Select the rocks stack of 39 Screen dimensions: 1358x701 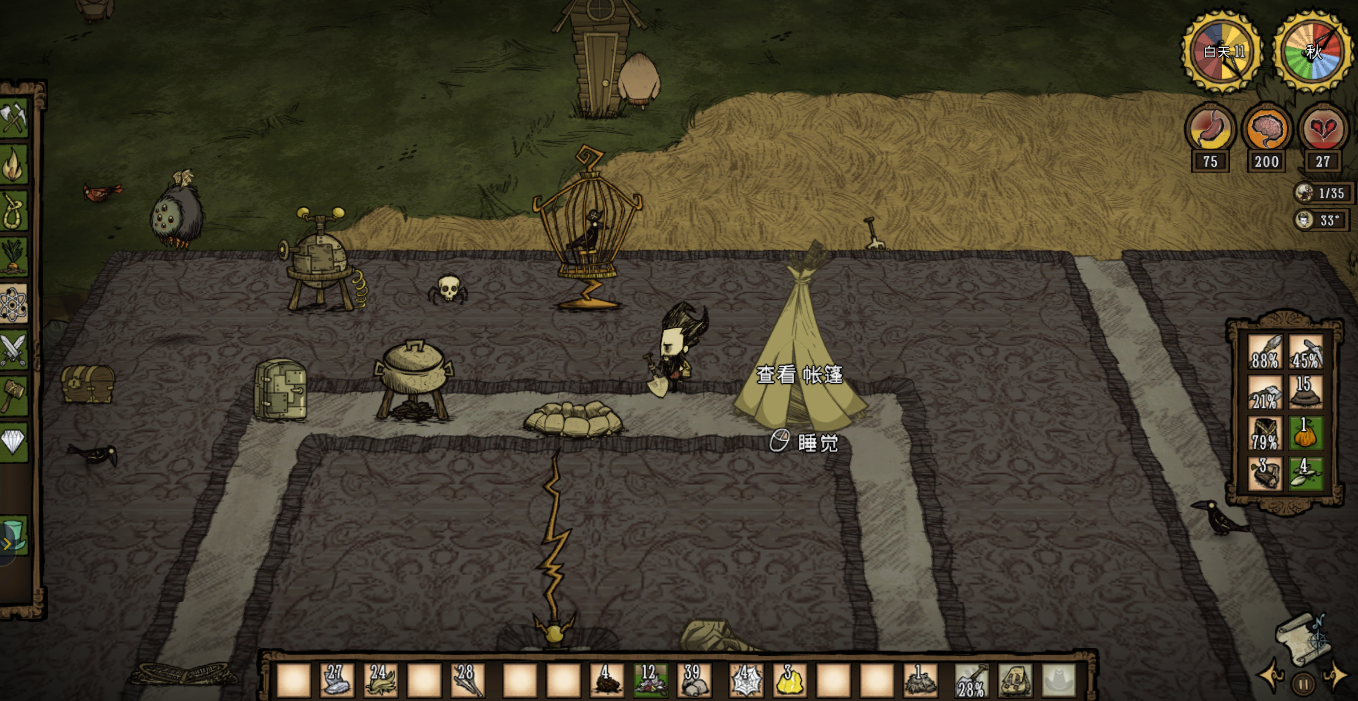click(x=694, y=680)
